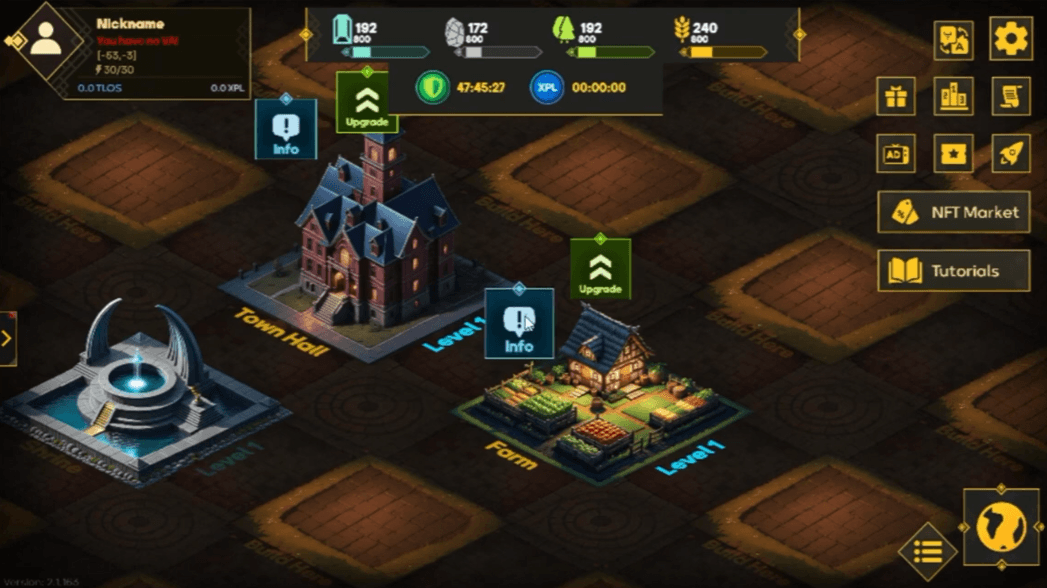The image size is (1047, 588).
Task: Open the gift box rewards
Action: coord(895,97)
